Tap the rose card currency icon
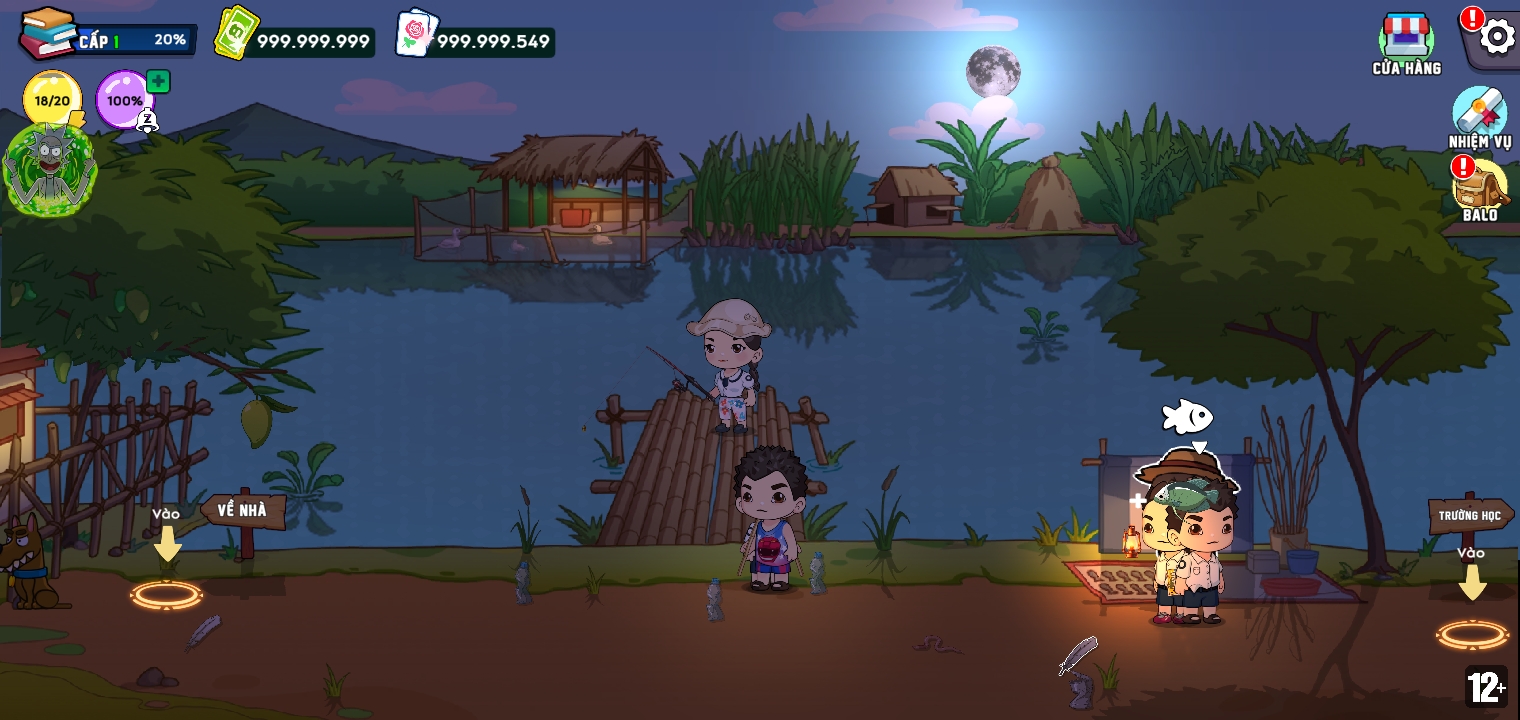Screen dimensions: 1520x720 tap(416, 35)
